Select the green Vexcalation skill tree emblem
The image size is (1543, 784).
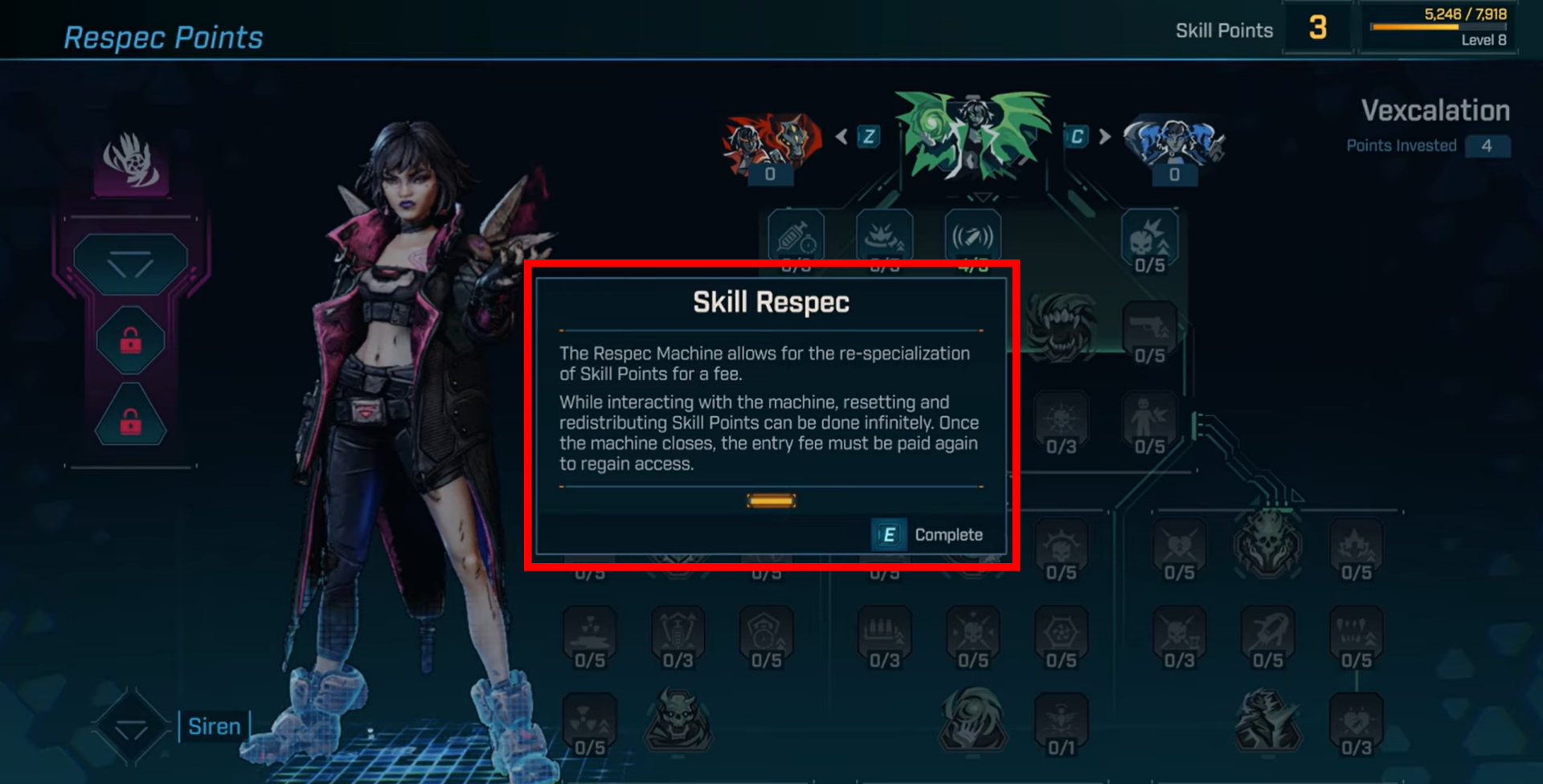[973, 134]
